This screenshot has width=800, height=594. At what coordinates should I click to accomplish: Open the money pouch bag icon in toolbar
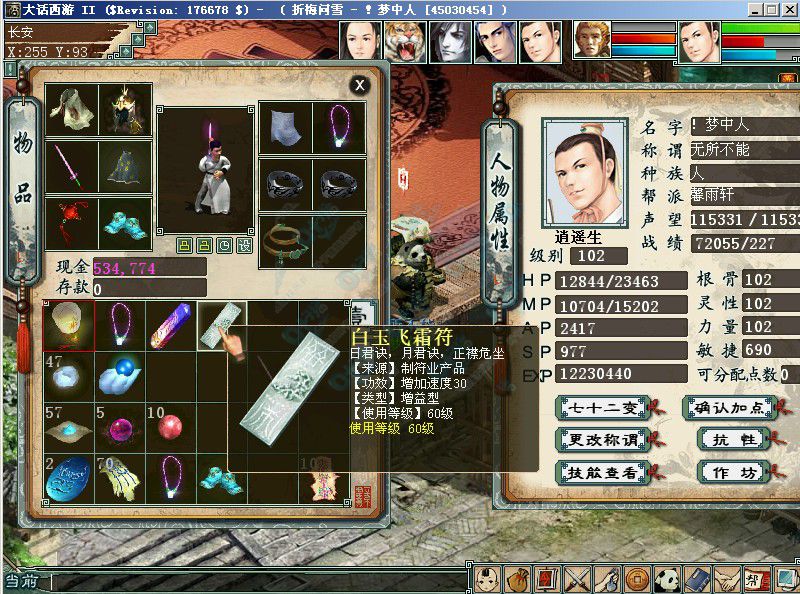coord(516,579)
